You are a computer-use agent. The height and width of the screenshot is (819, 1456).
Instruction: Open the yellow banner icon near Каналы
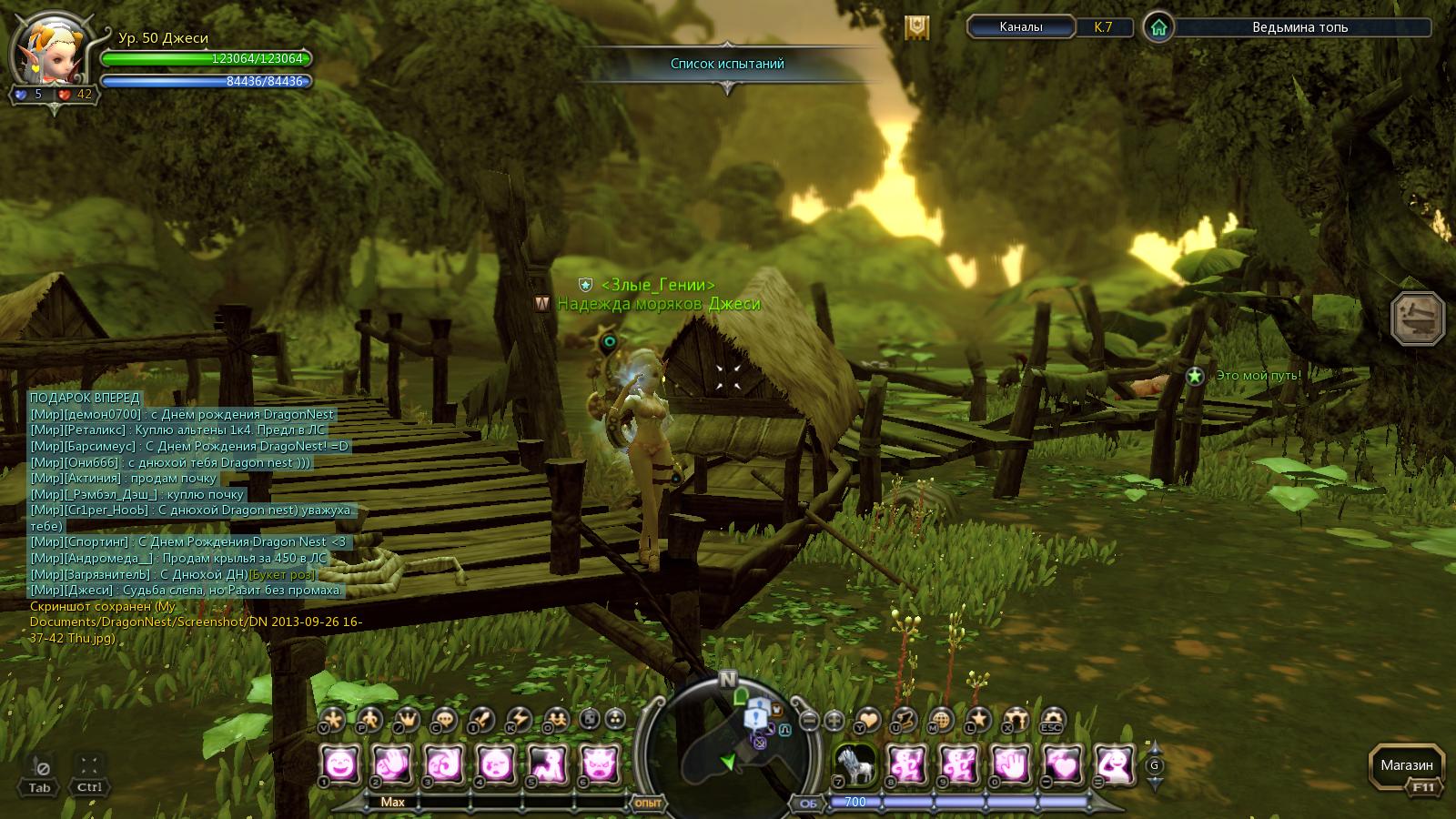(916, 27)
